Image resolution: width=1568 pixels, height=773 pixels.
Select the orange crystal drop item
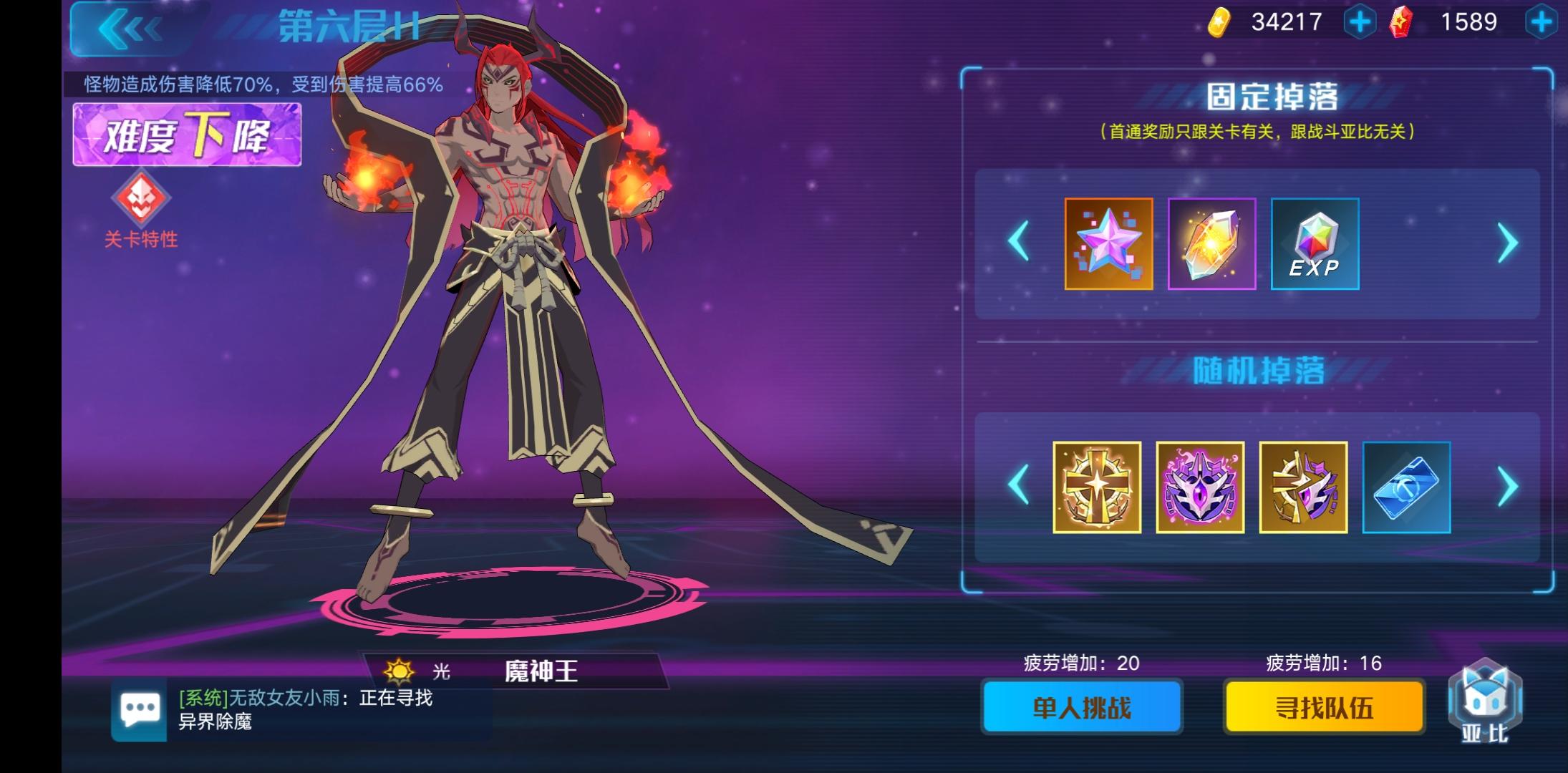click(1212, 244)
